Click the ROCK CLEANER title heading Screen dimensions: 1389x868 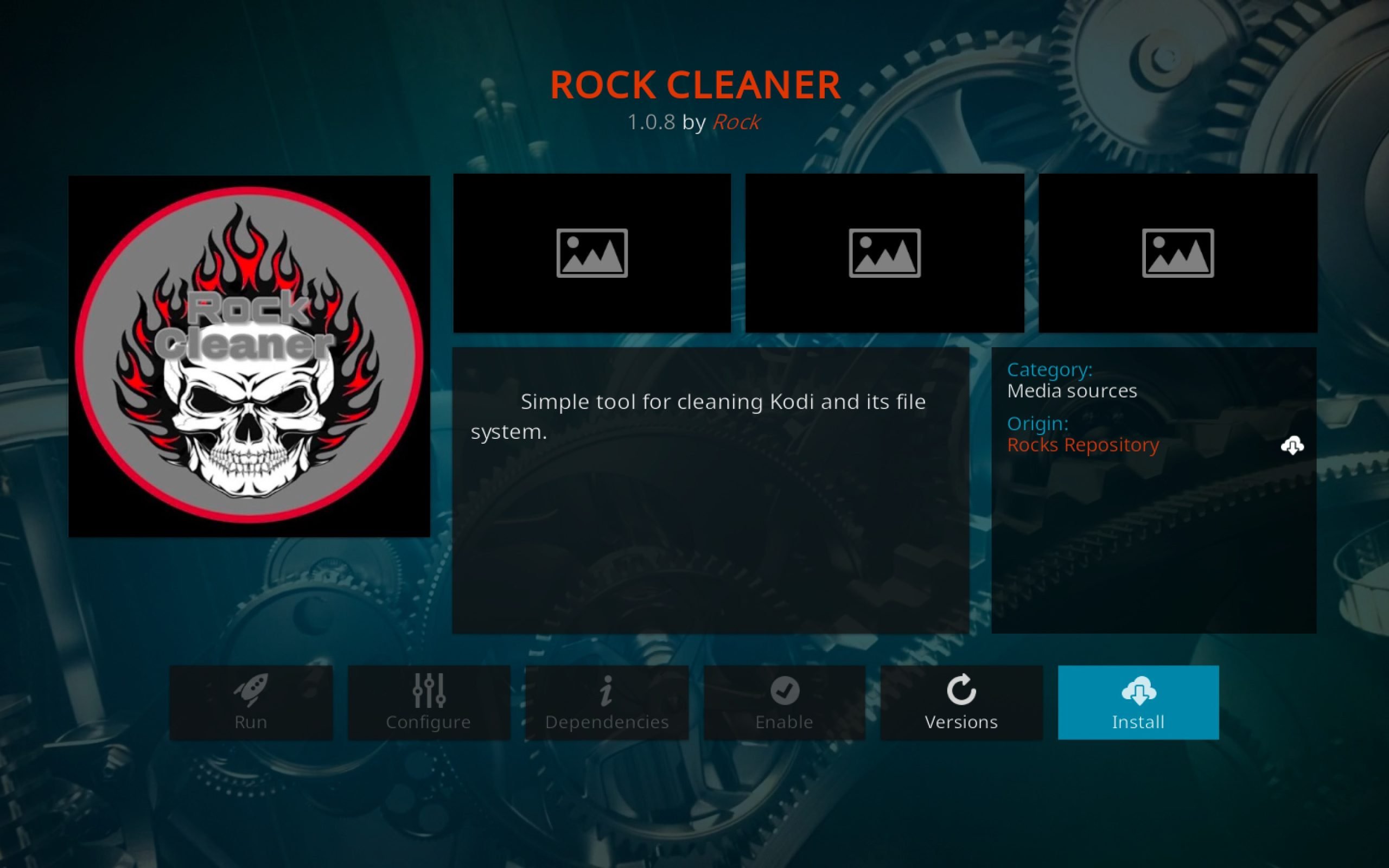pos(694,85)
